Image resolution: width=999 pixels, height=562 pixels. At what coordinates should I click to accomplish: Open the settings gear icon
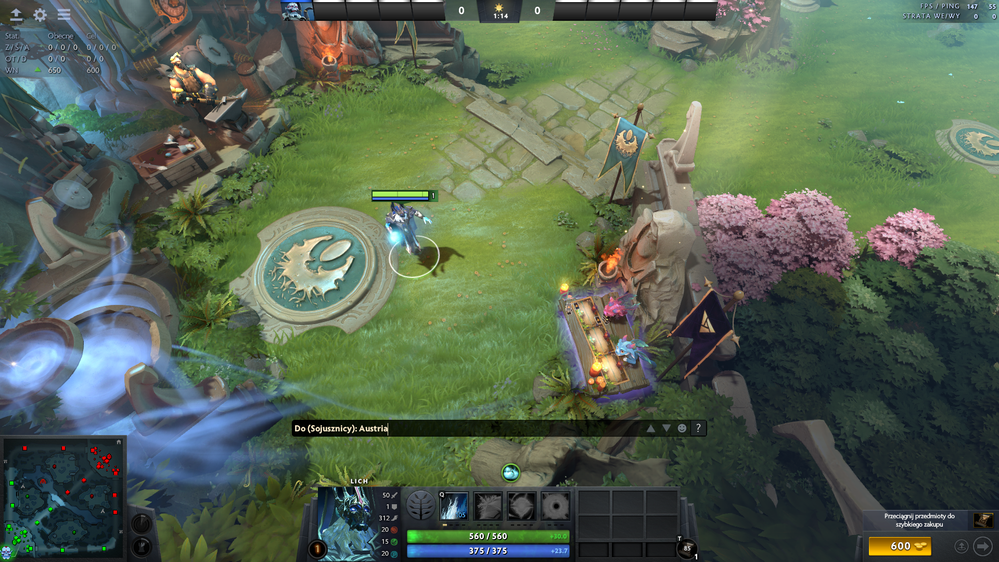40,15
